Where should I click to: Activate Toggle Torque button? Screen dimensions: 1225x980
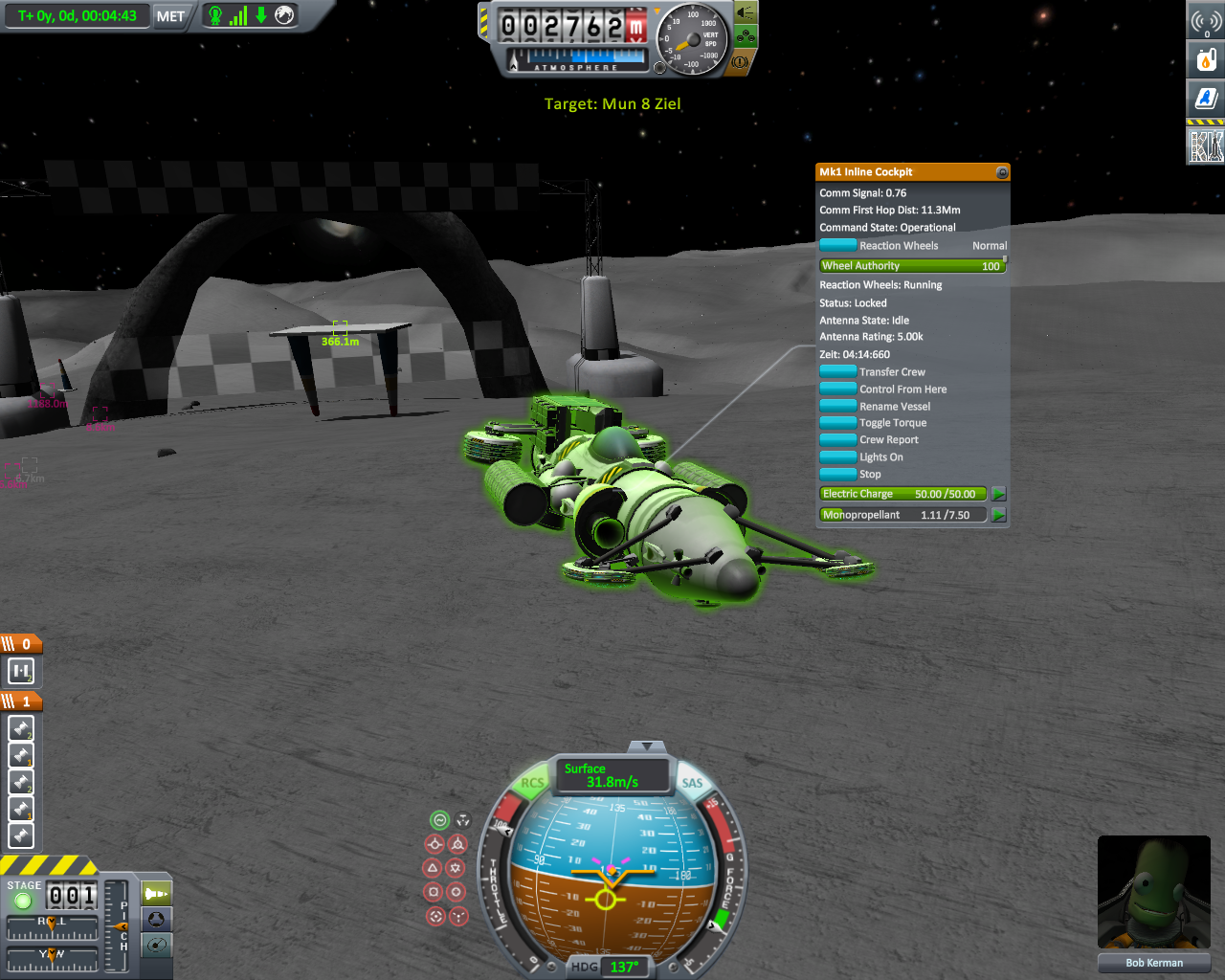(838, 422)
